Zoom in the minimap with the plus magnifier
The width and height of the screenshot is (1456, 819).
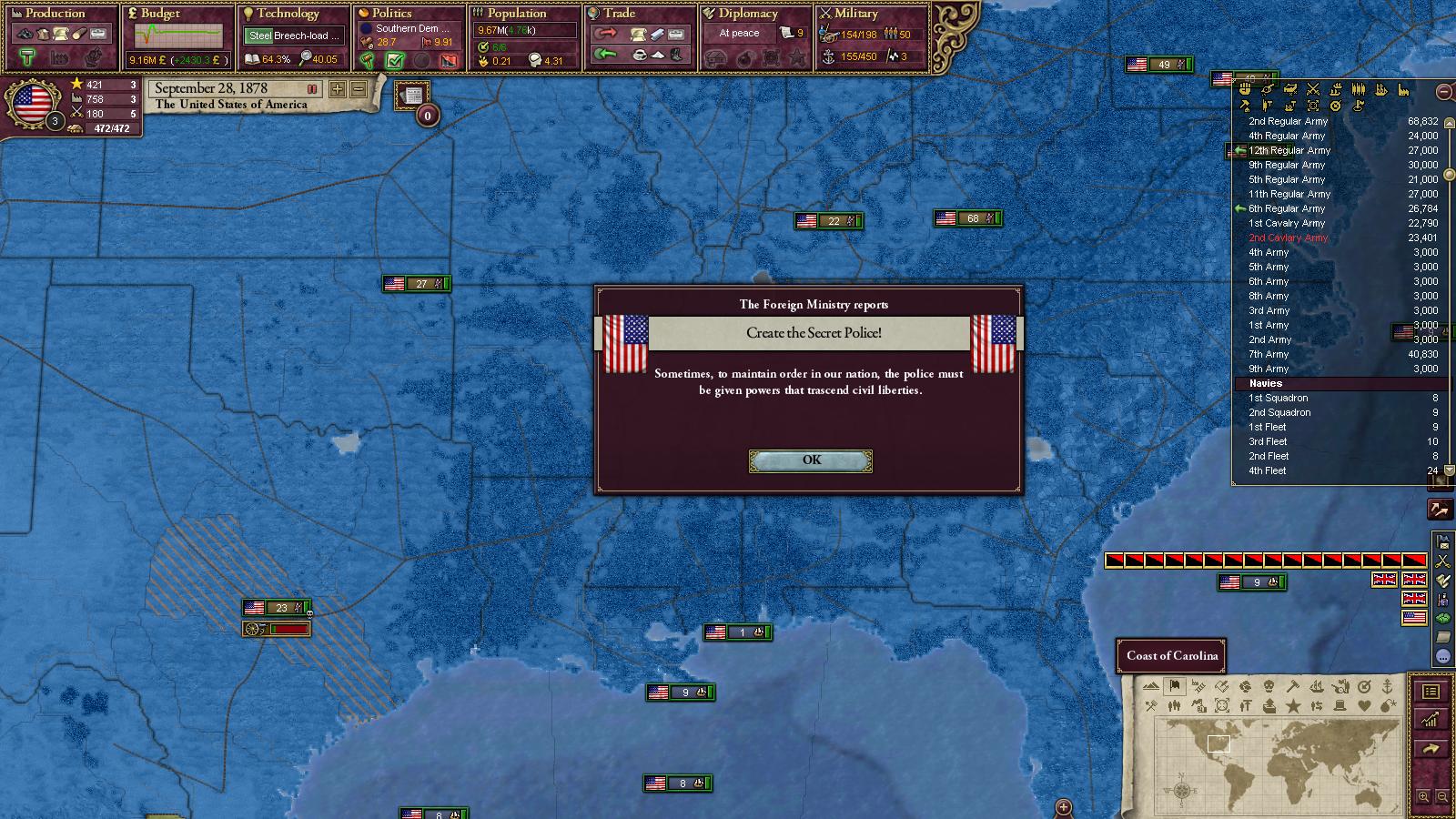[1424, 797]
